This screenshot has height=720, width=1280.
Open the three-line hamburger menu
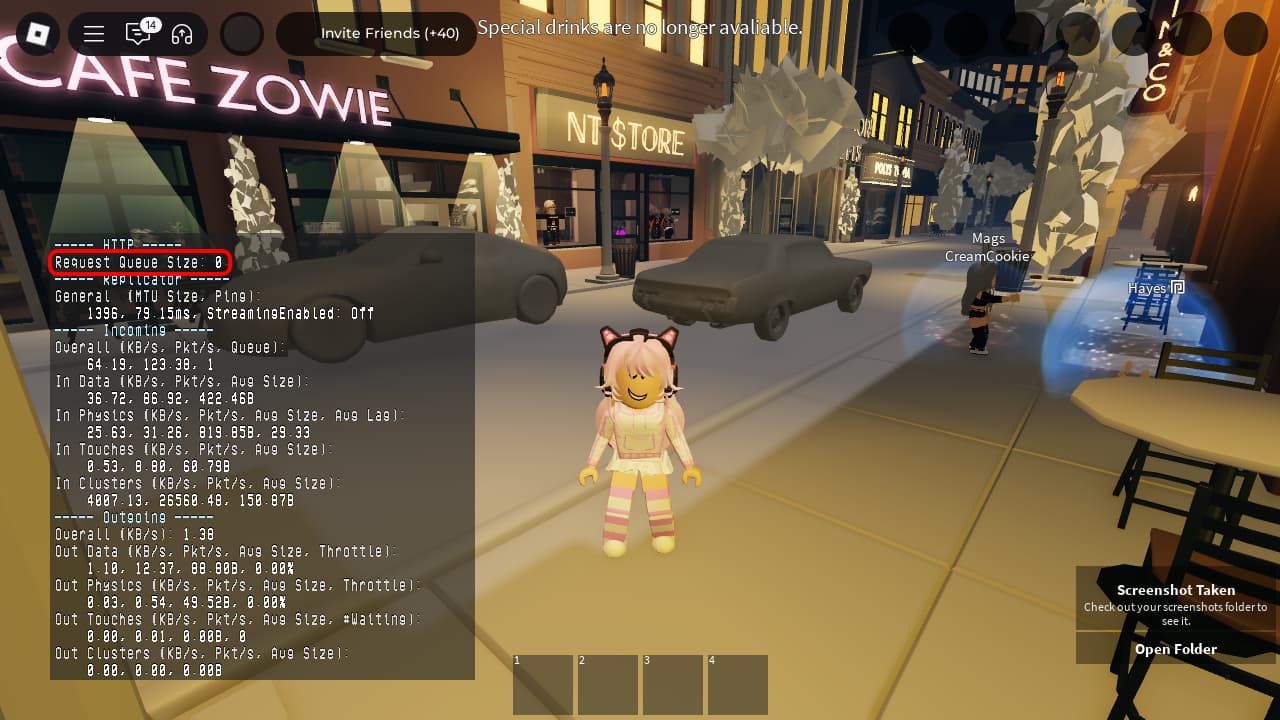[94, 34]
